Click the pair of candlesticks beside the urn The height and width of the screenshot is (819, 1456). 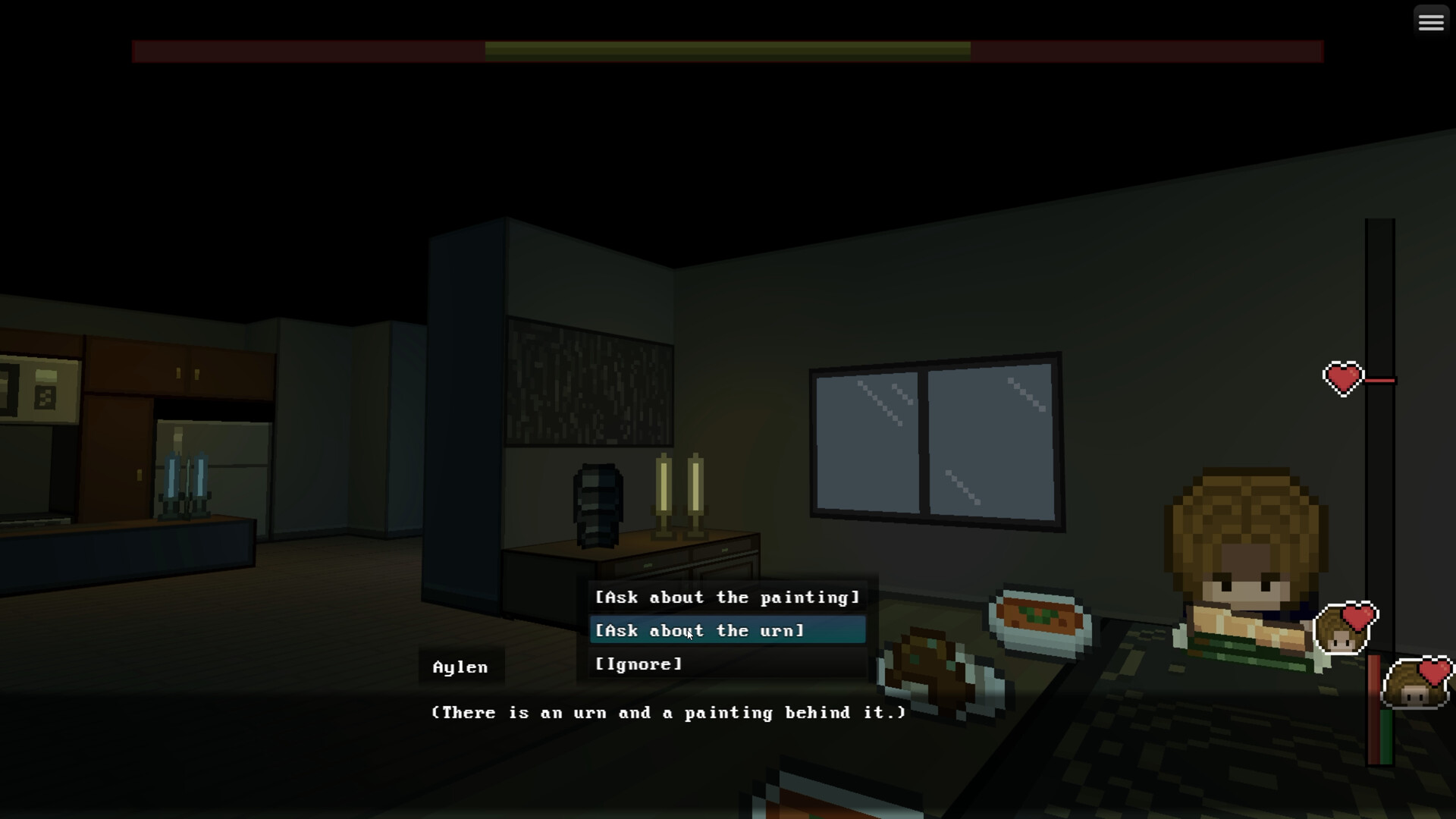677,497
